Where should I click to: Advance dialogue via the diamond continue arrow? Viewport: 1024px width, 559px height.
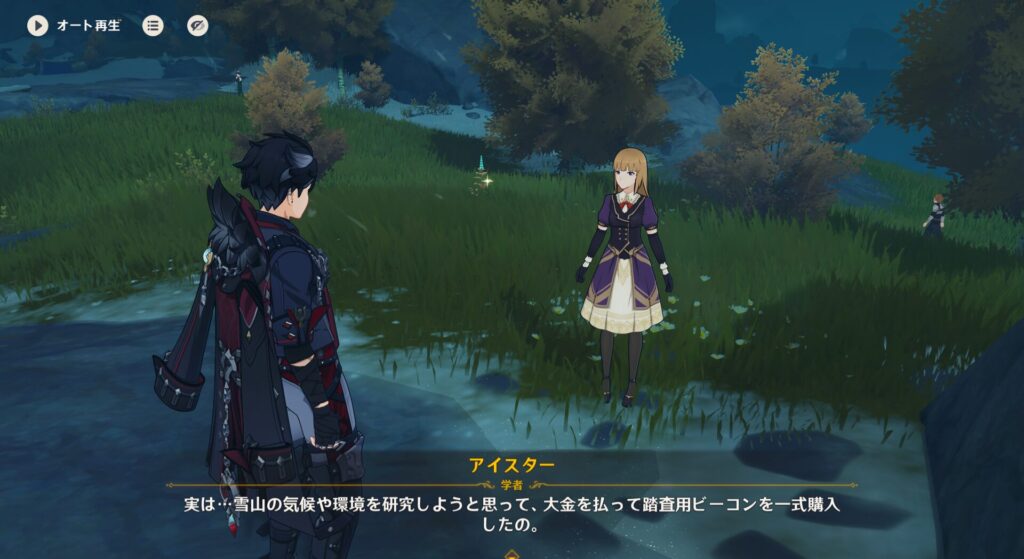click(x=512, y=553)
